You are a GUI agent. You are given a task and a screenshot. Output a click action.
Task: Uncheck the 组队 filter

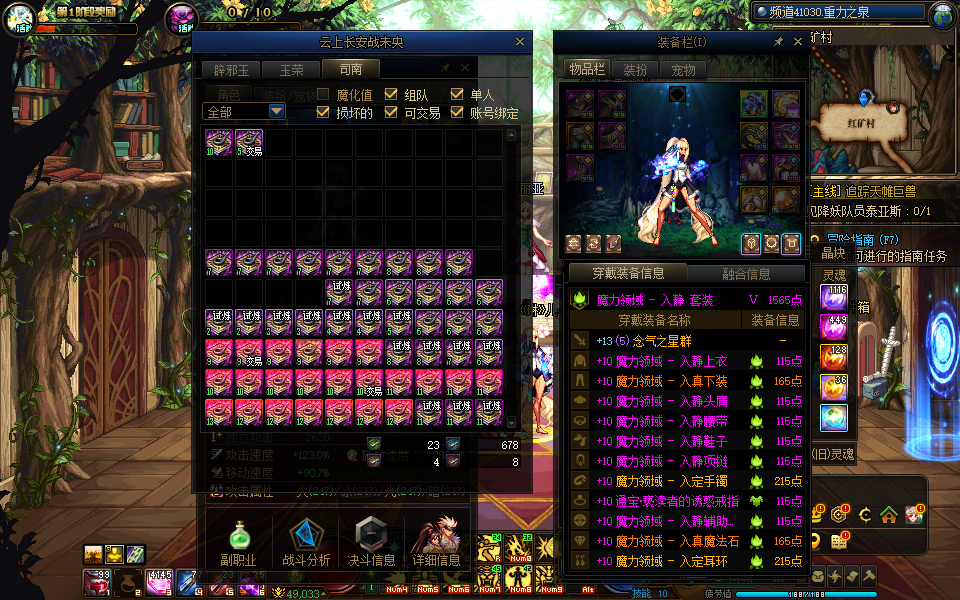coord(391,94)
